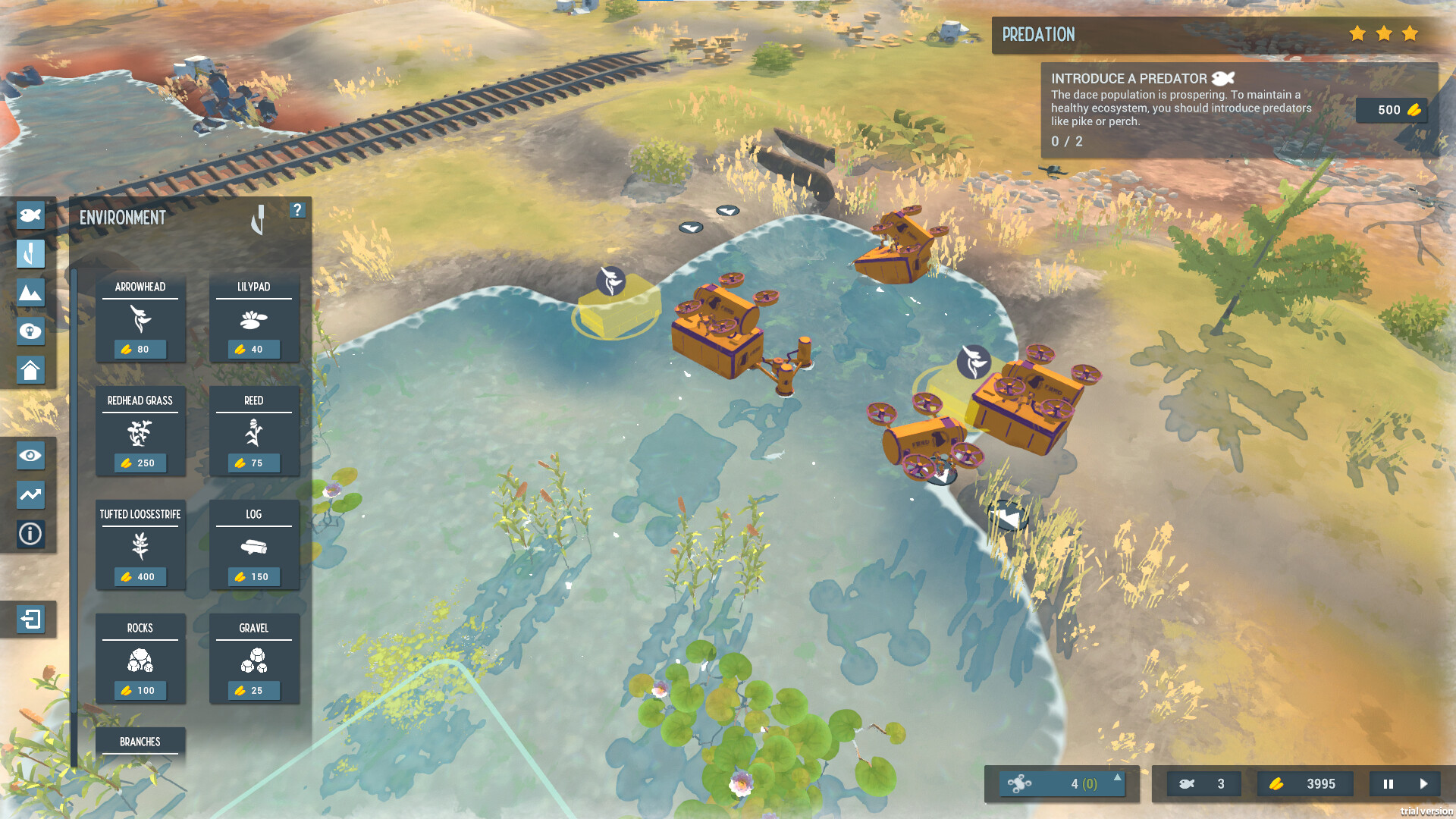Purchase an Arrowhead plant for 80
Image resolution: width=1456 pixels, height=819 pixels.
pyautogui.click(x=140, y=318)
